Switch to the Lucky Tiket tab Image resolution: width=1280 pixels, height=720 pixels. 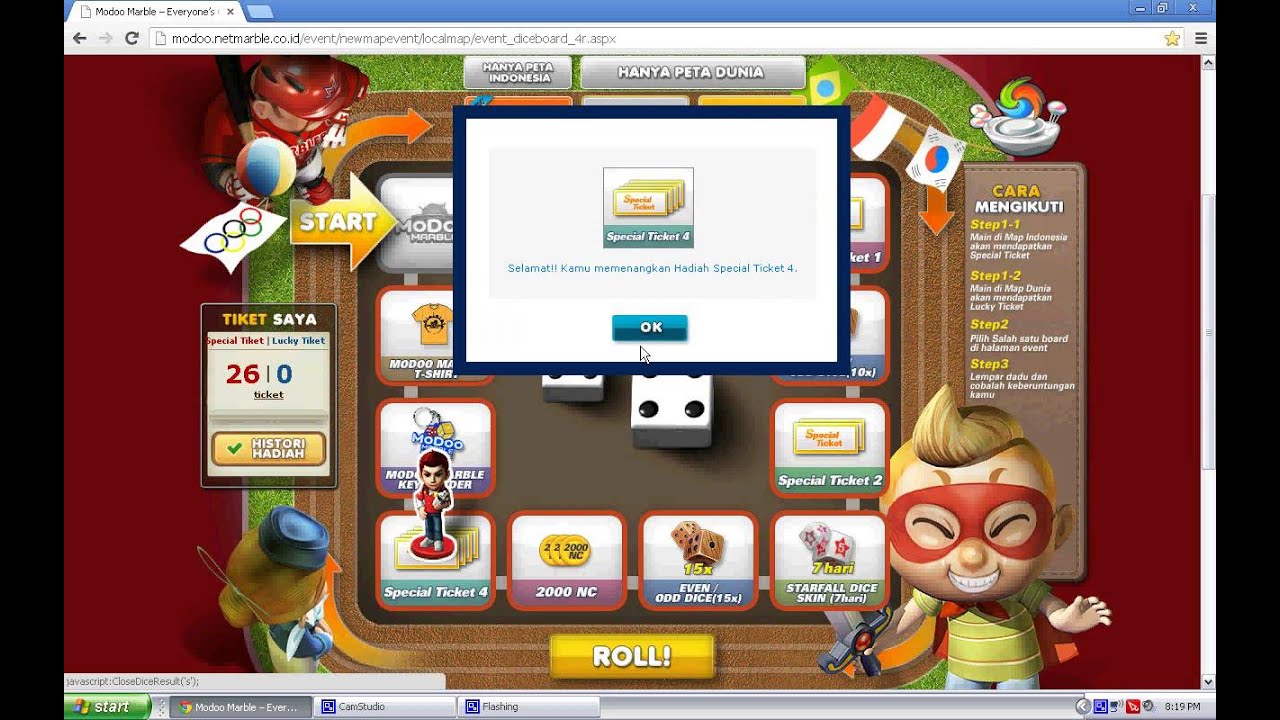click(300, 340)
